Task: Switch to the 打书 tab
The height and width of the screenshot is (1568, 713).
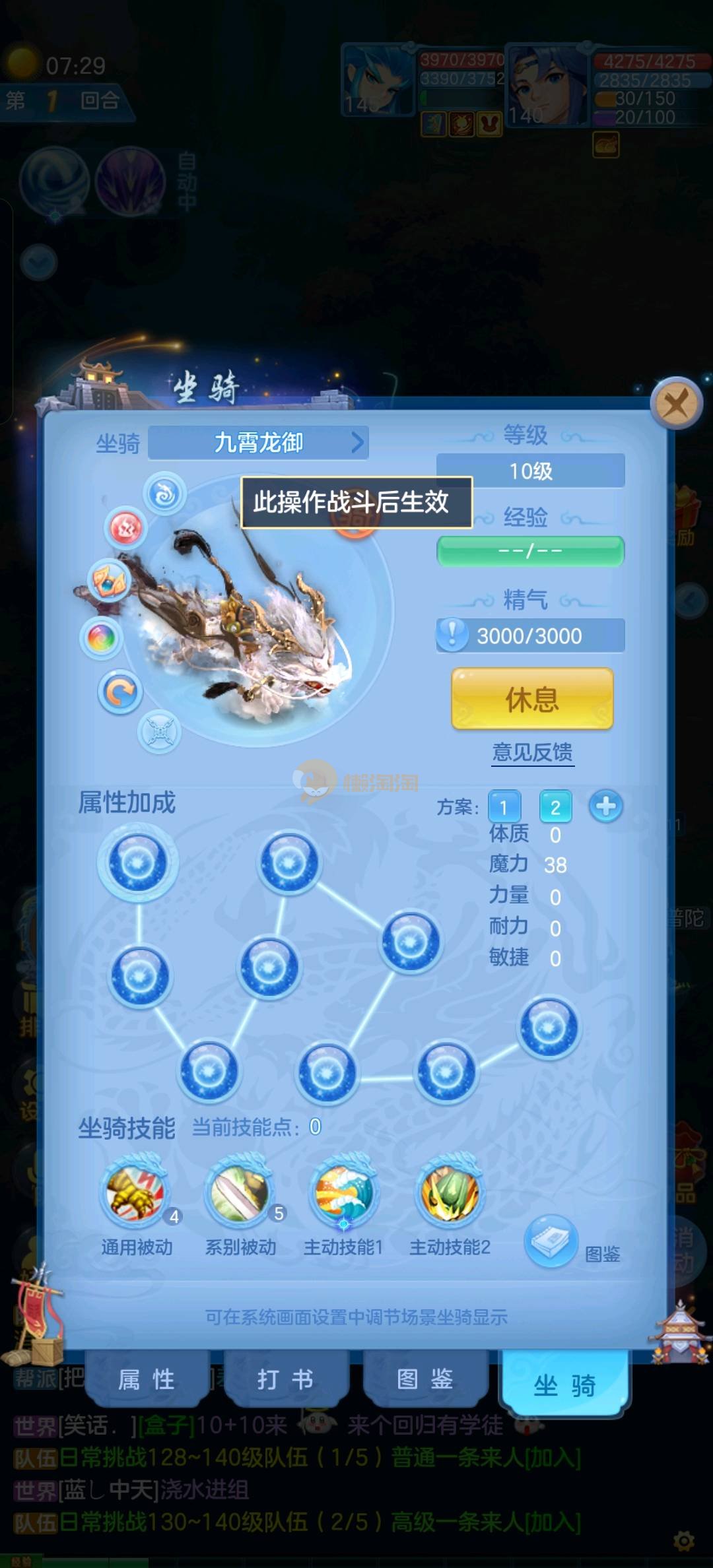Action: click(x=285, y=1379)
